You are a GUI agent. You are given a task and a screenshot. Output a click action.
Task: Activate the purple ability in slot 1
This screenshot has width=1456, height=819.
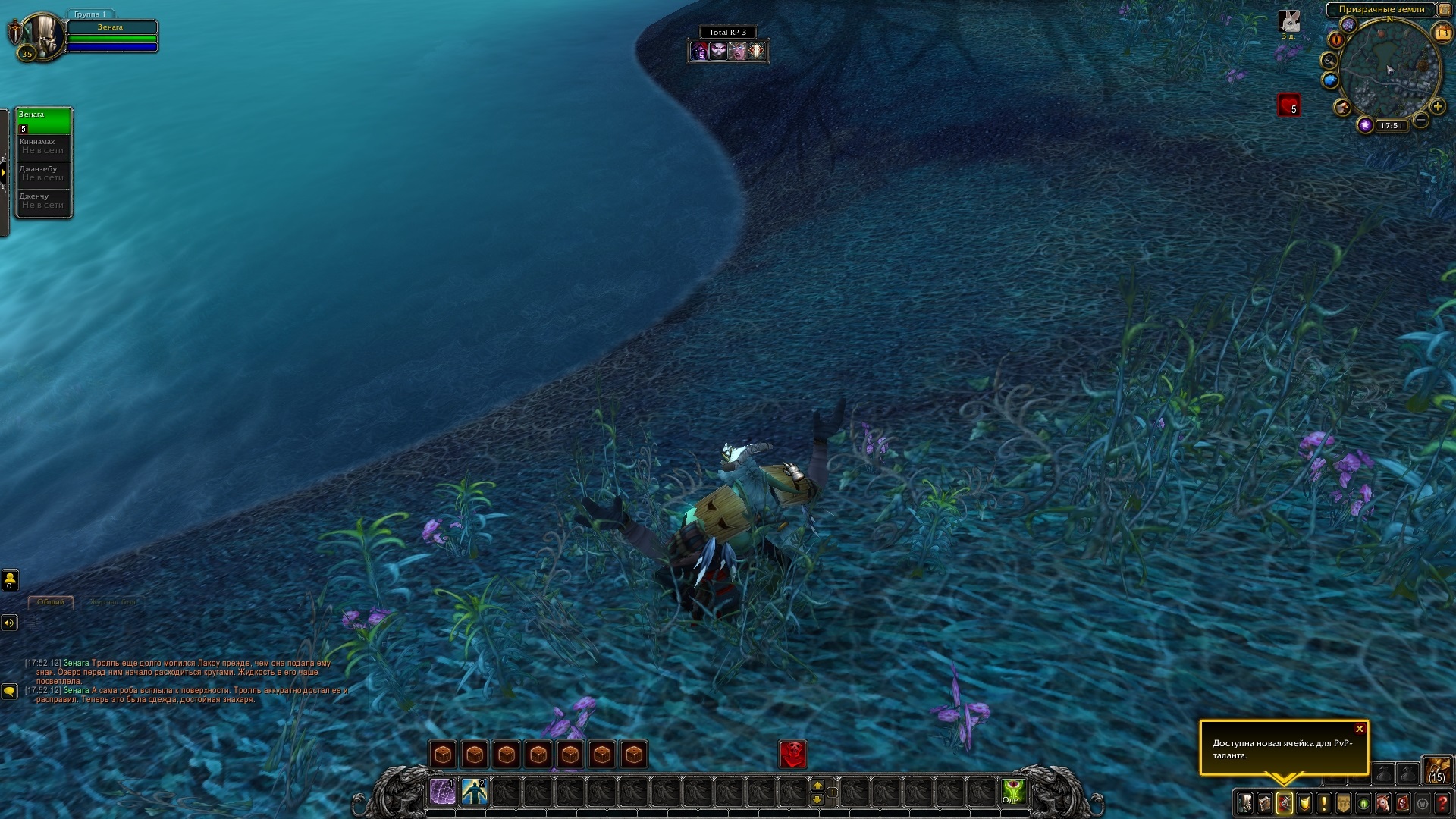click(x=443, y=792)
